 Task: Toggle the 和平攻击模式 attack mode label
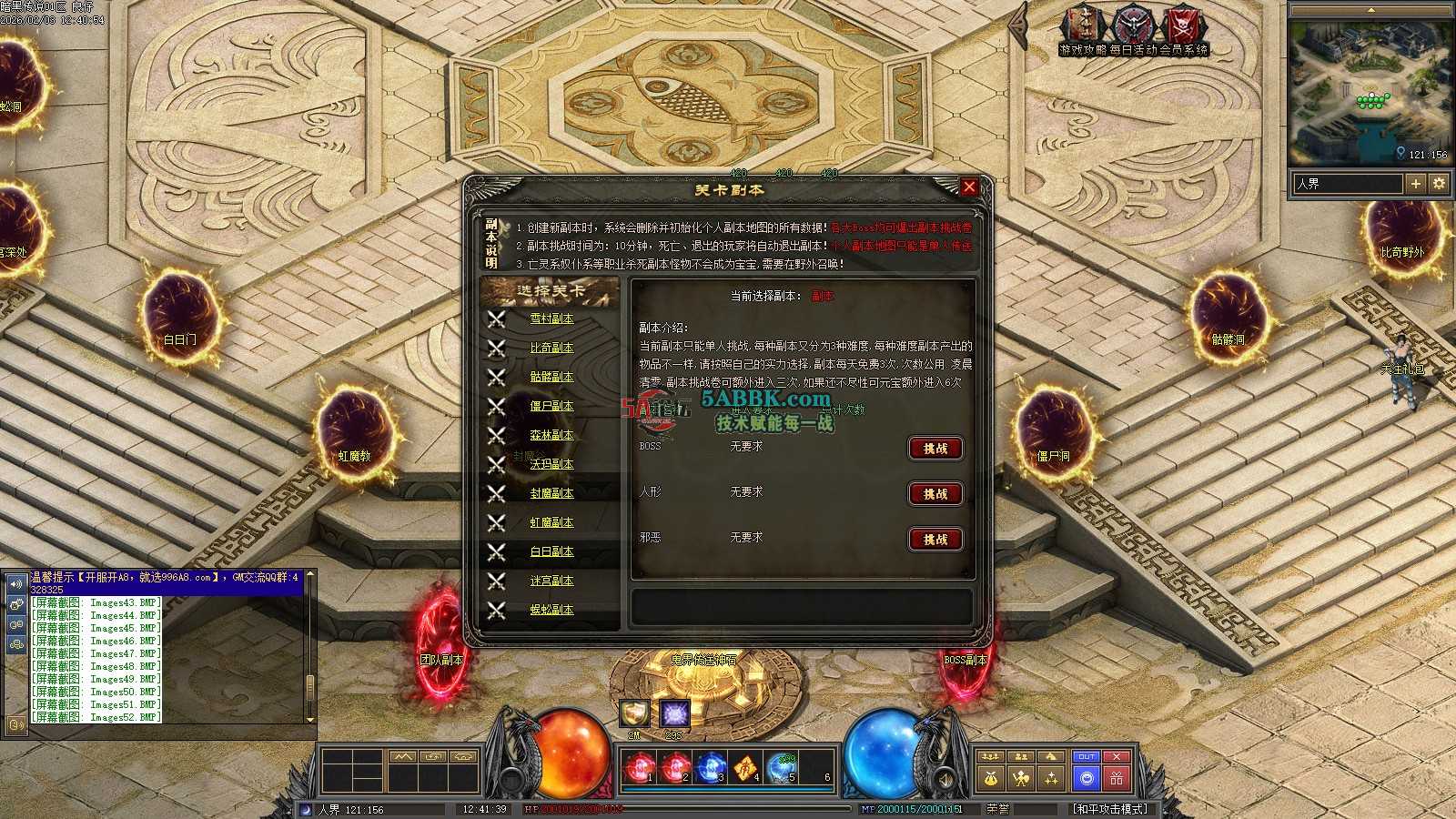[1110, 809]
